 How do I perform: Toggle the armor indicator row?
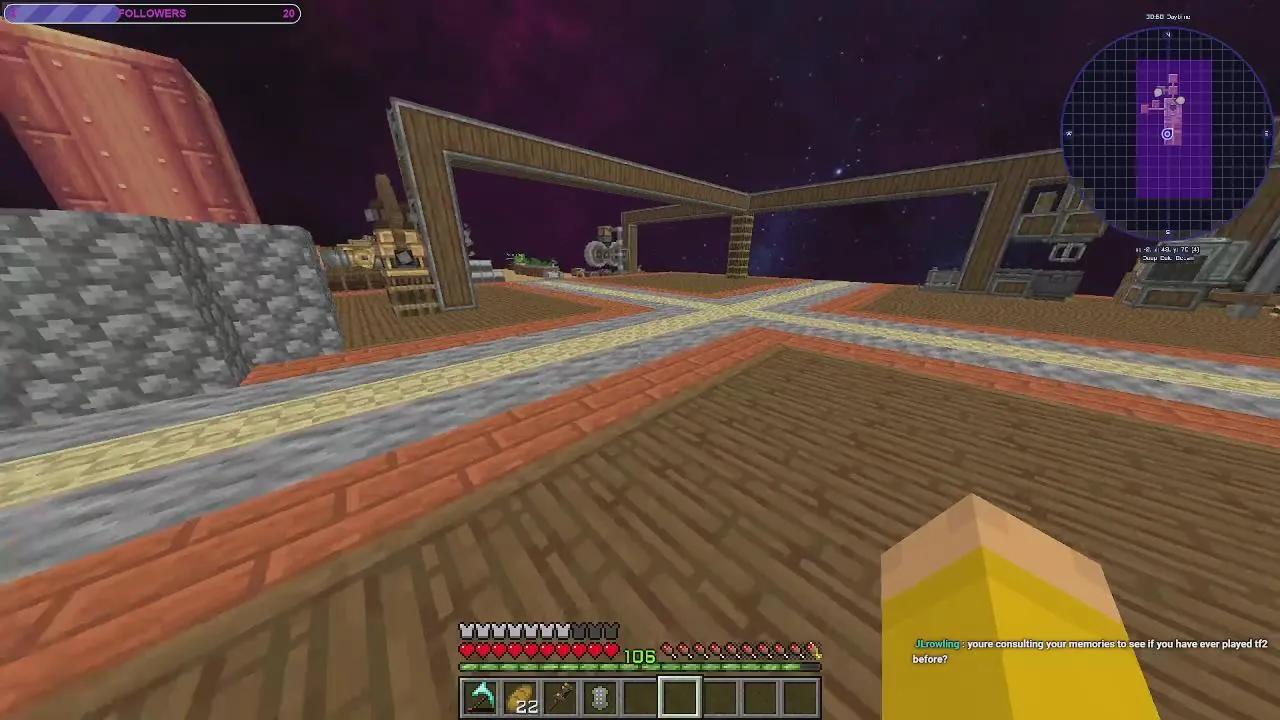coord(540,630)
